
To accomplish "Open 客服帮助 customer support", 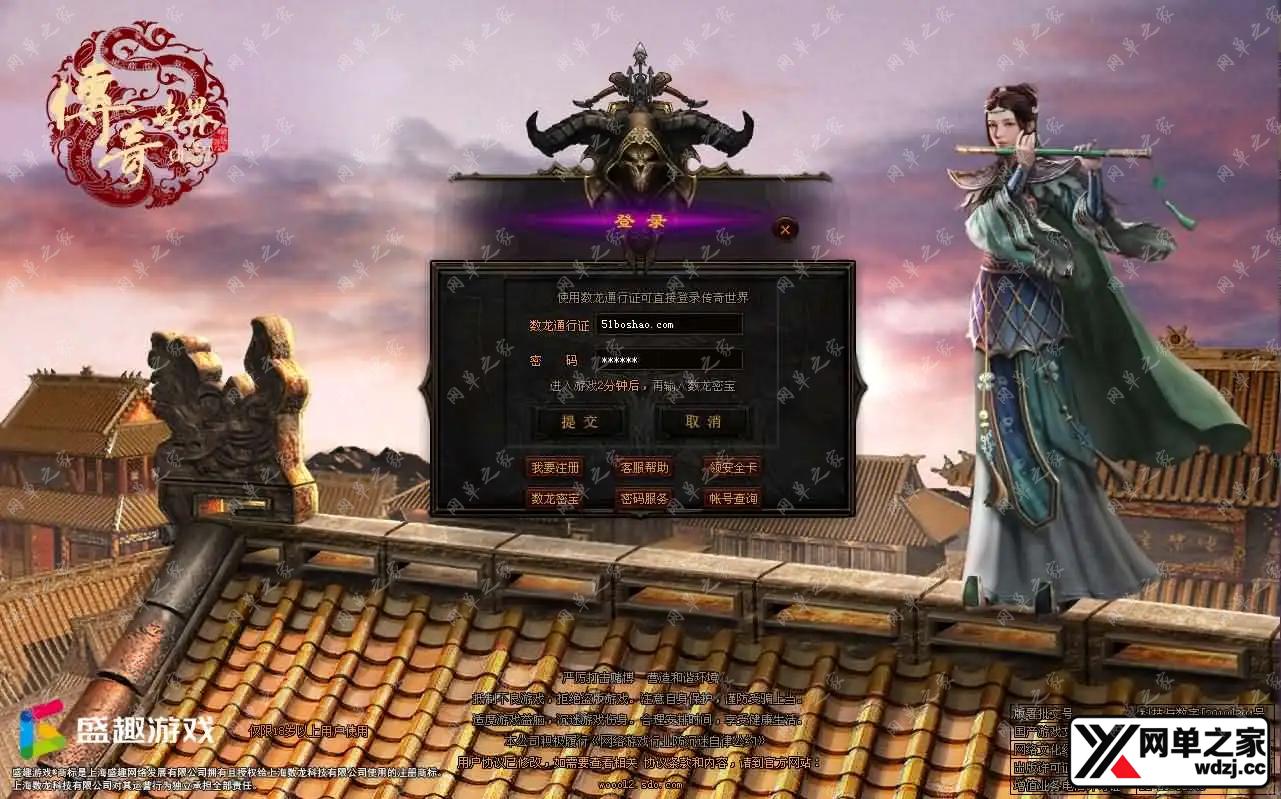I will tap(644, 467).
